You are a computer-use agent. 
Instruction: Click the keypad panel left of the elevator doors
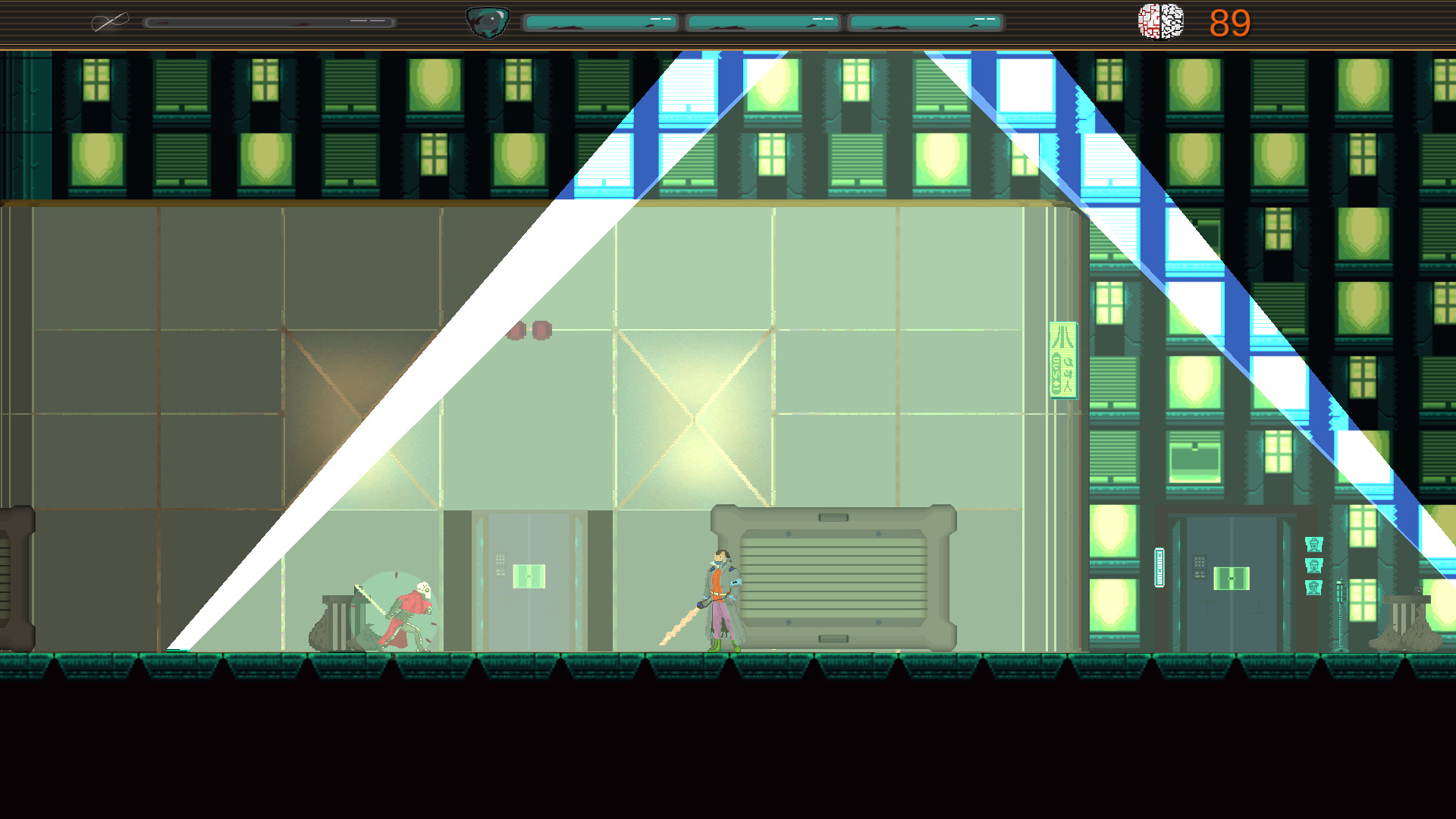coord(1200,566)
